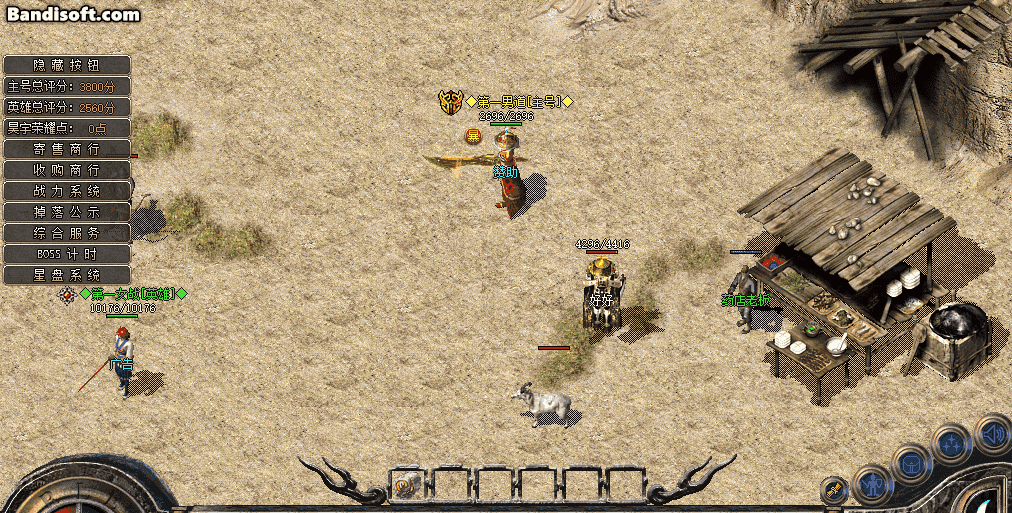Image resolution: width=1012 pixels, height=513 pixels.
Task: Open the BOSS 计时 timer
Action: tap(67, 253)
